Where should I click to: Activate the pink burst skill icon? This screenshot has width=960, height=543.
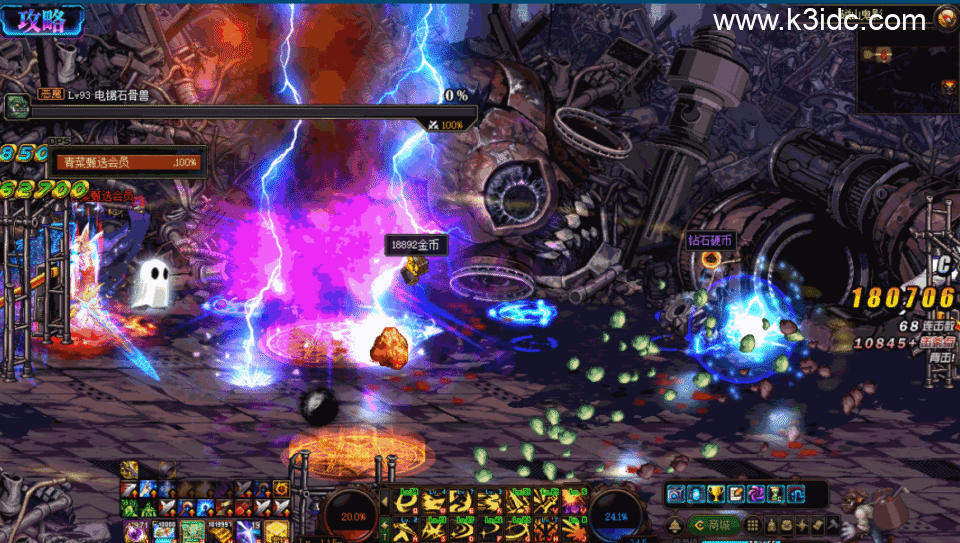pyautogui.click(x=574, y=498)
